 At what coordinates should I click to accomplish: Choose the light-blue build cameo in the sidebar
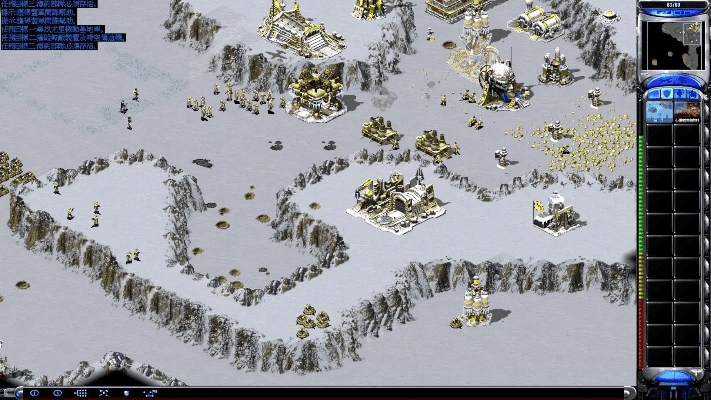coord(660,108)
